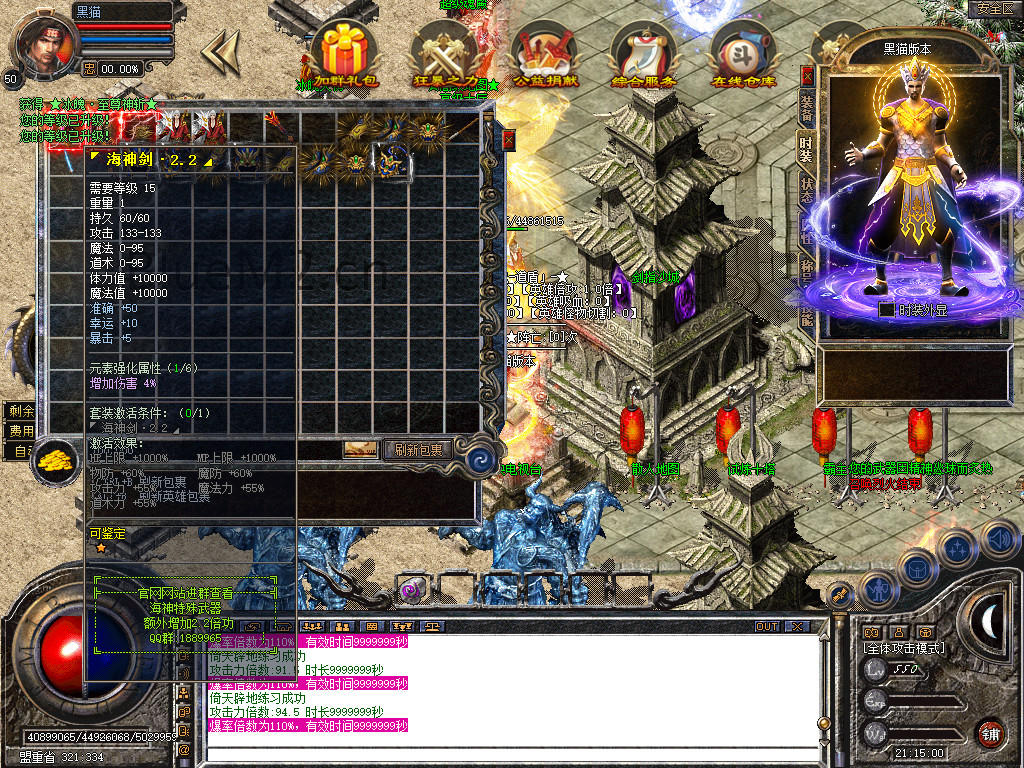Select the 时装 costume tab
The image size is (1024, 768).
click(807, 147)
